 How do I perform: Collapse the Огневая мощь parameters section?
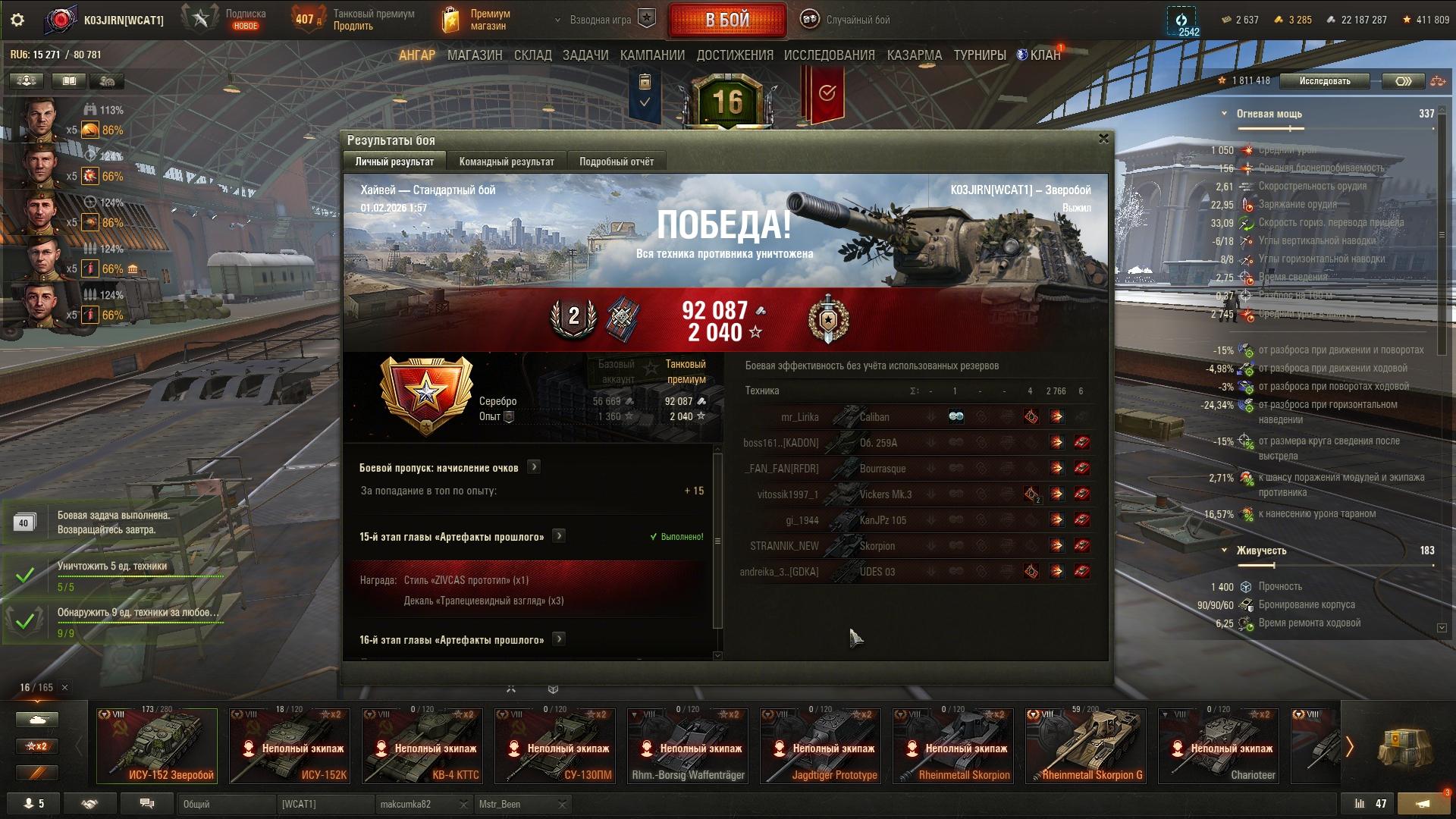[1224, 114]
